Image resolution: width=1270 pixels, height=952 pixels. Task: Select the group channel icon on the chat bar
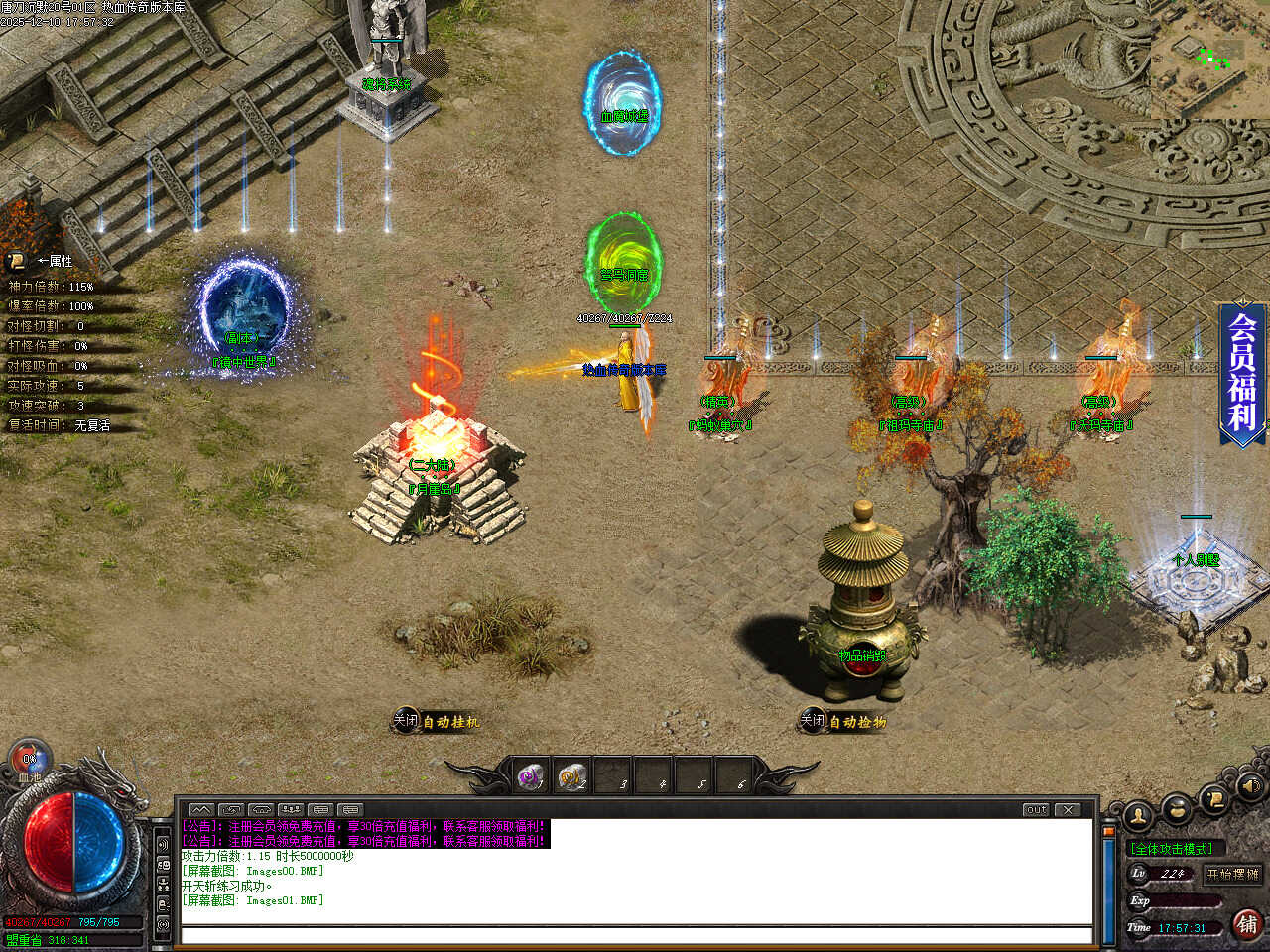(291, 809)
